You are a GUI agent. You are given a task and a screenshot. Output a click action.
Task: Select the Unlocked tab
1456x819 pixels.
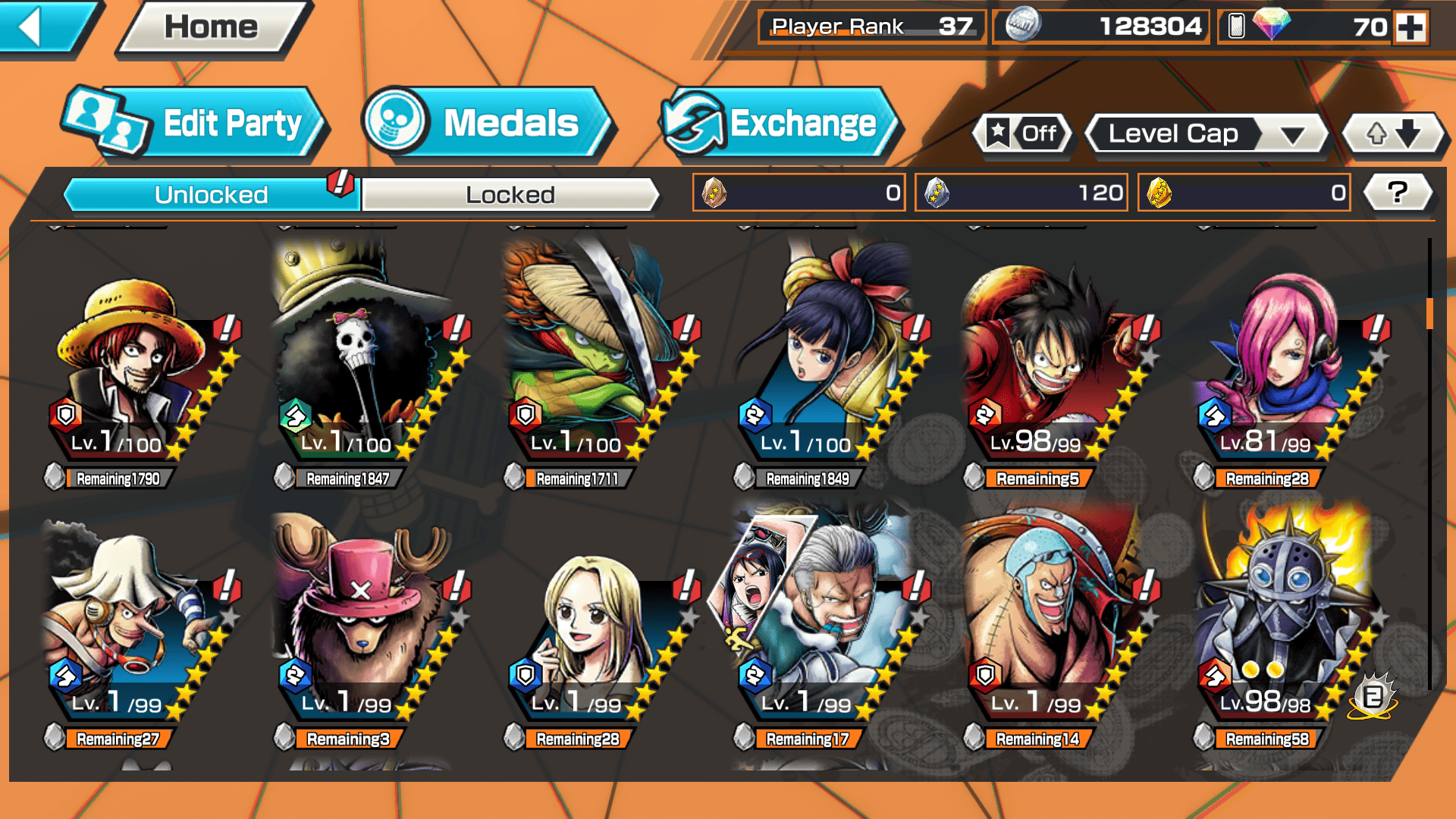[211, 195]
